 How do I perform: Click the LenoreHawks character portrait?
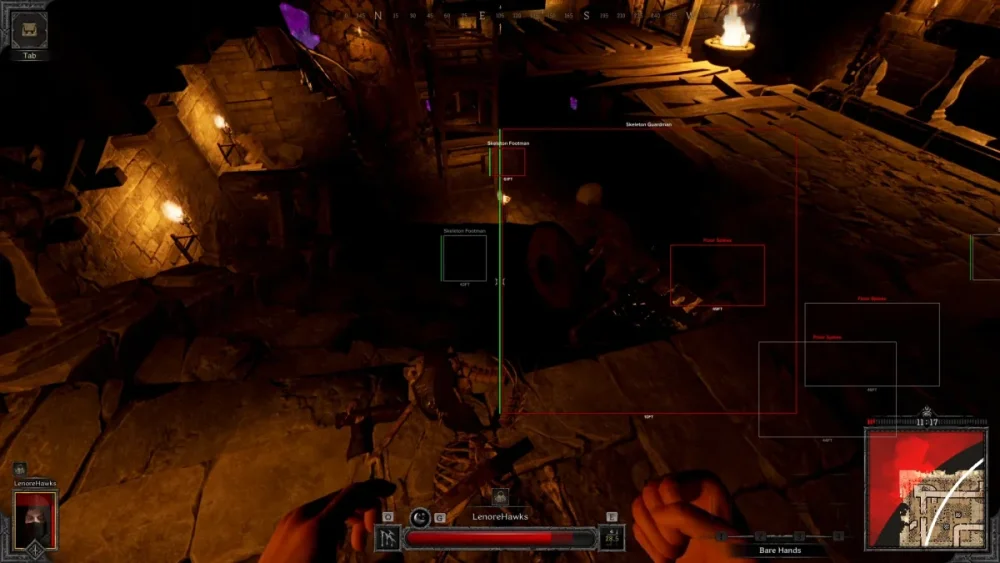[x=35, y=519]
